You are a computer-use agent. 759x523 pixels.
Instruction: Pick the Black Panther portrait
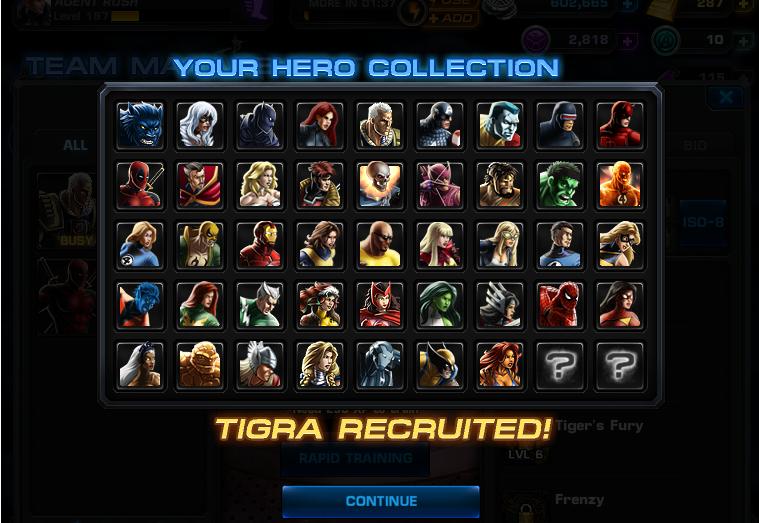[x=260, y=126]
